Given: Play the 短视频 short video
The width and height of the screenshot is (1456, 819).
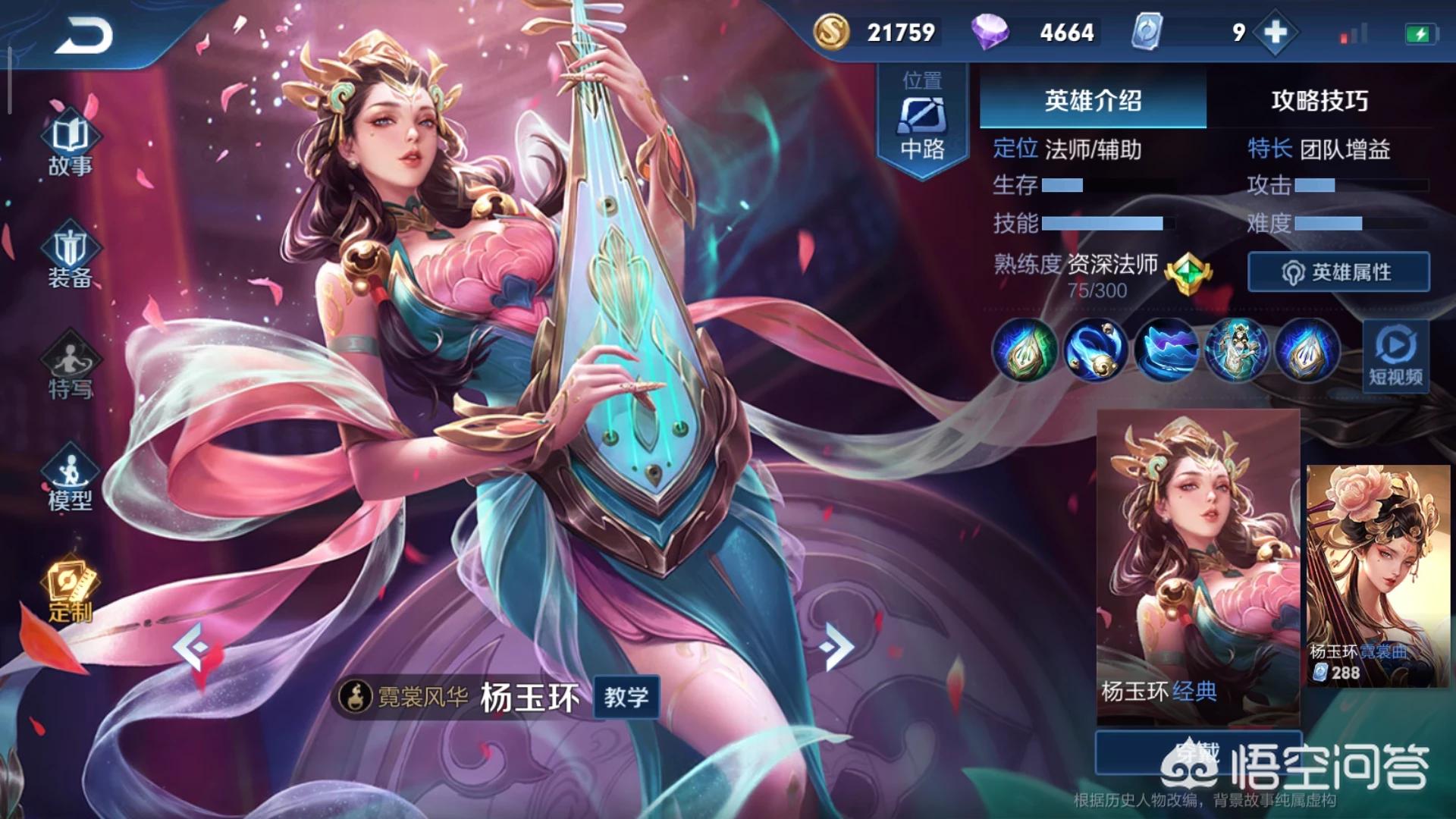Looking at the screenshot, I should click(1395, 356).
